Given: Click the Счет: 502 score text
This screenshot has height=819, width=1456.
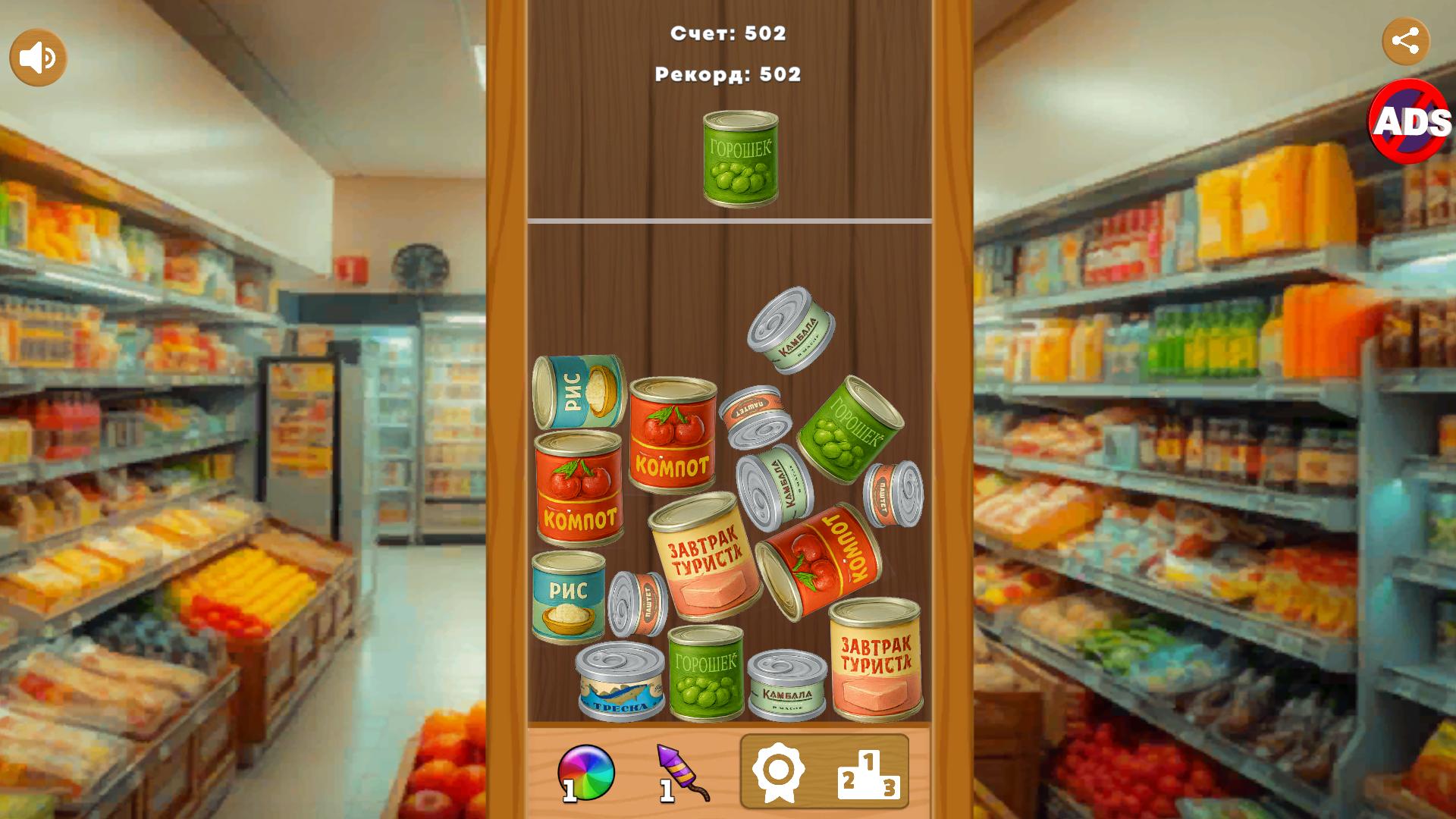Looking at the screenshot, I should point(727,33).
